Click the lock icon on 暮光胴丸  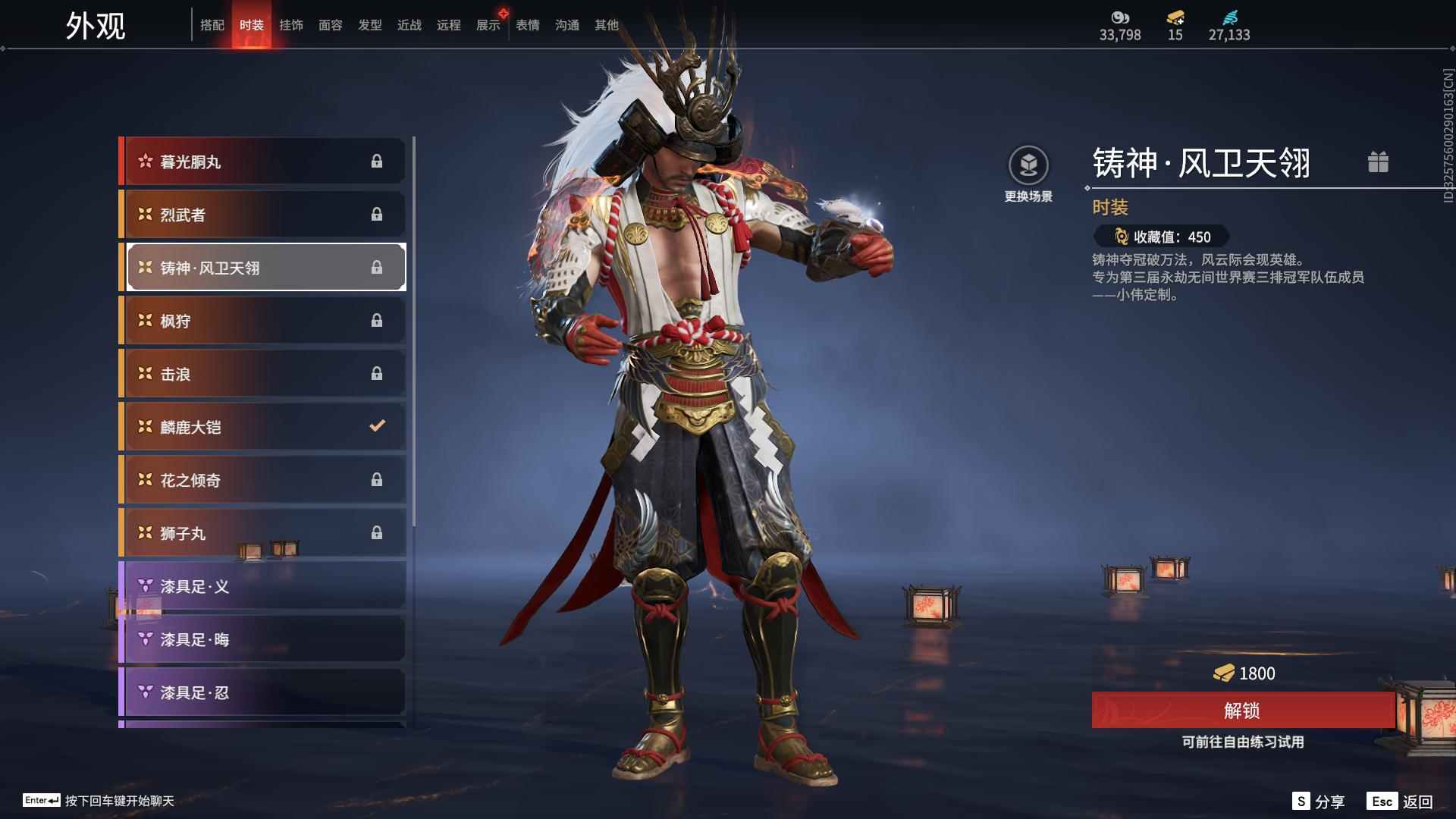[377, 161]
